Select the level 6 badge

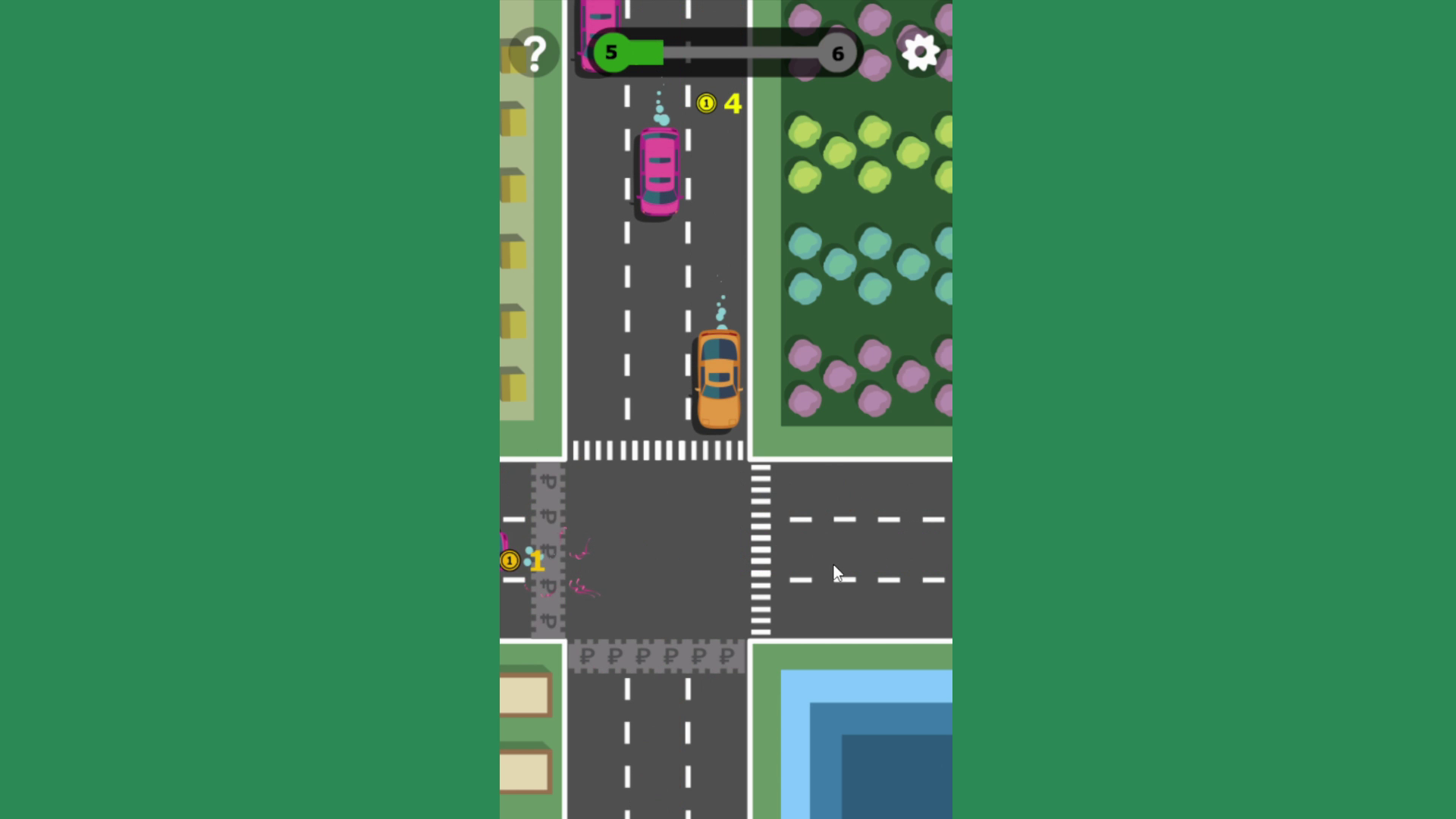tap(837, 53)
